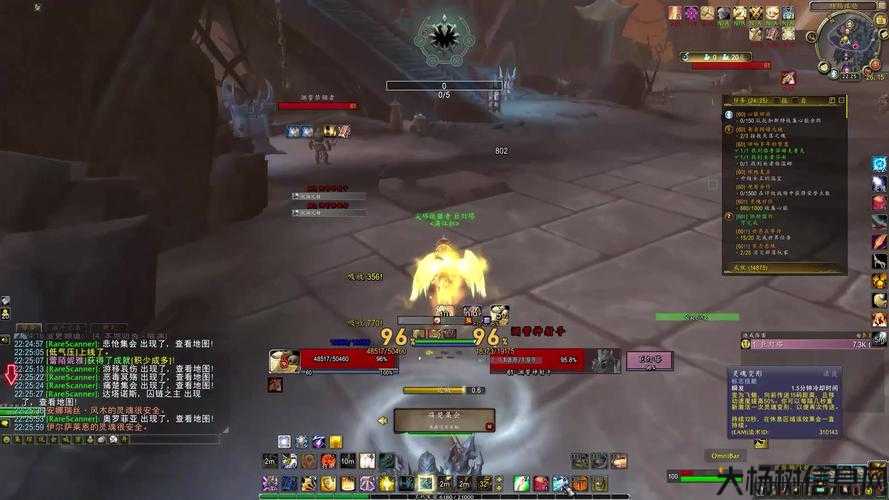This screenshot has width=889, height=500.
Task: Activate the golden starburst ability icon
Action: 387,484
